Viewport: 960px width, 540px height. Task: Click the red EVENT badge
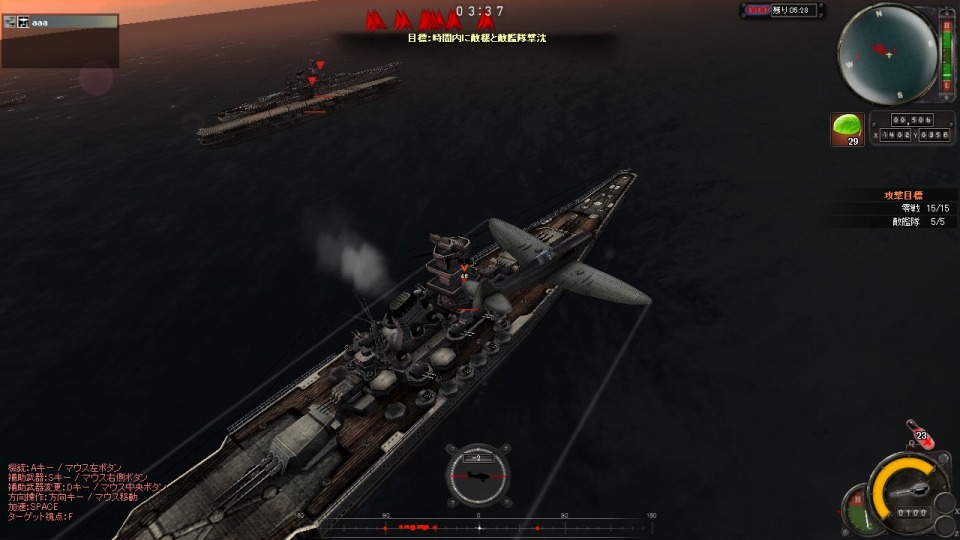click(x=759, y=10)
